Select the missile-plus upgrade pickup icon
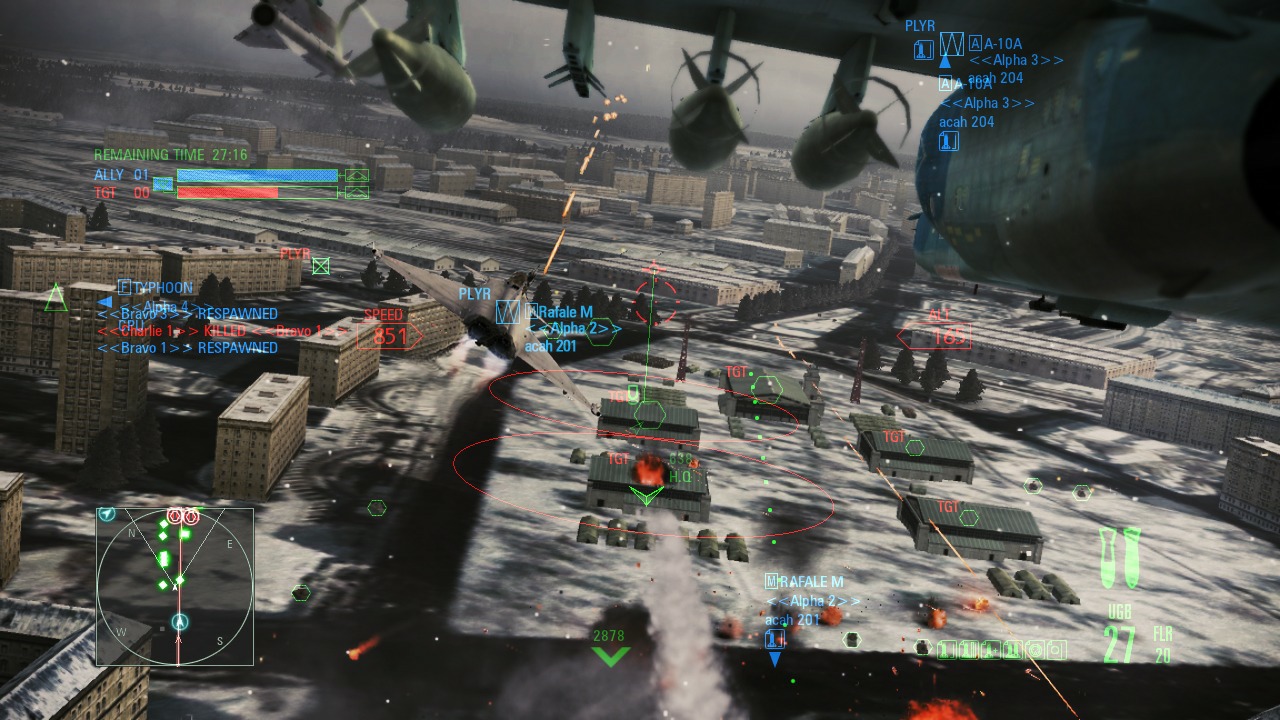 [x=990, y=648]
